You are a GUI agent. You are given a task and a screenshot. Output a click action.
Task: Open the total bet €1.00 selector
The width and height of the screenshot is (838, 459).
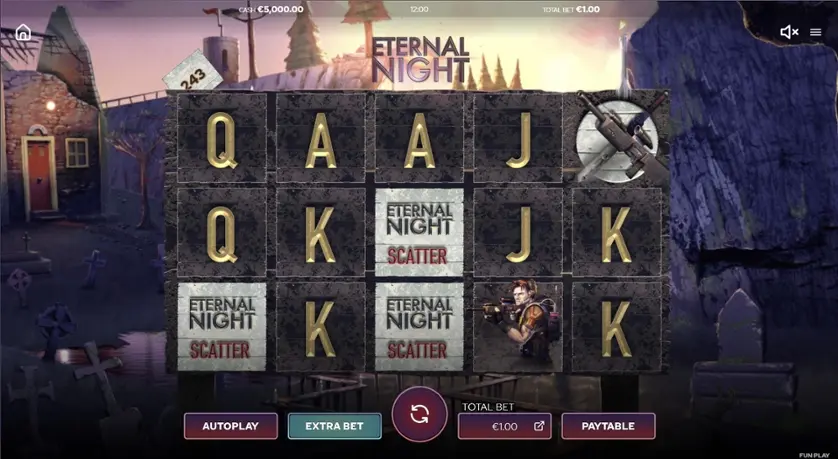[504, 426]
